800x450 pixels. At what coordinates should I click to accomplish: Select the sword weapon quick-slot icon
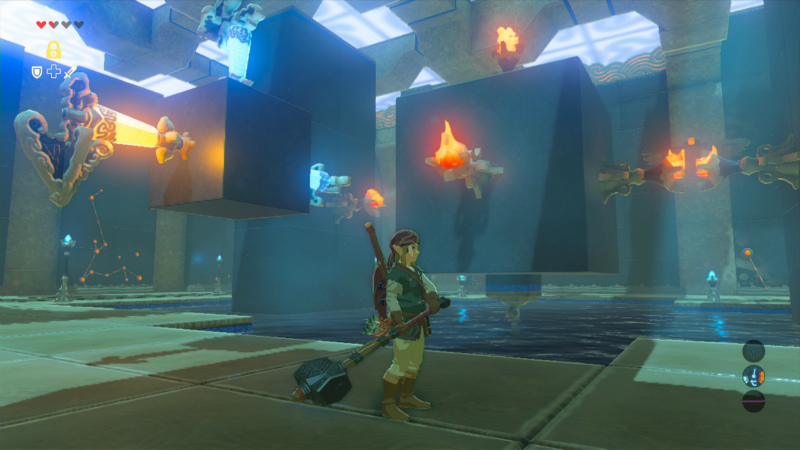tap(70, 72)
